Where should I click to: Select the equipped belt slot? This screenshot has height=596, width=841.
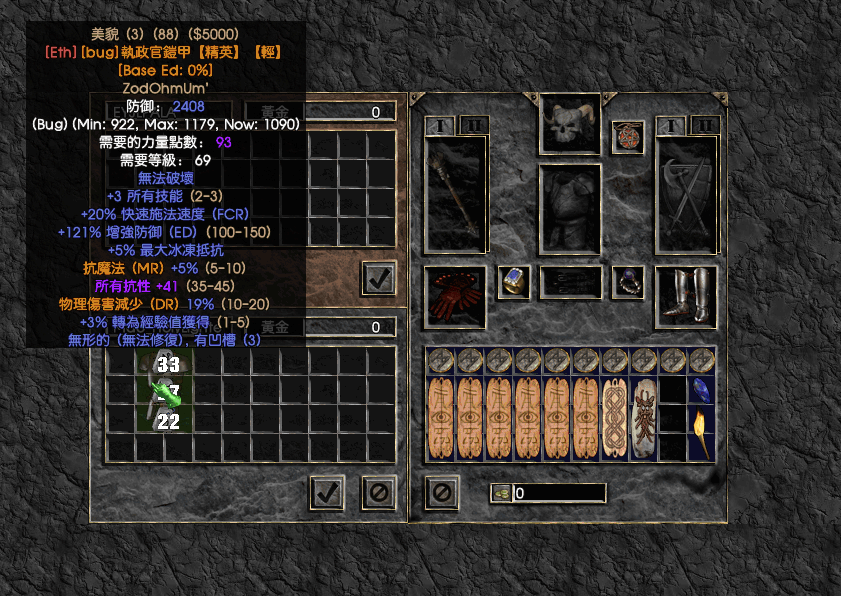570,282
